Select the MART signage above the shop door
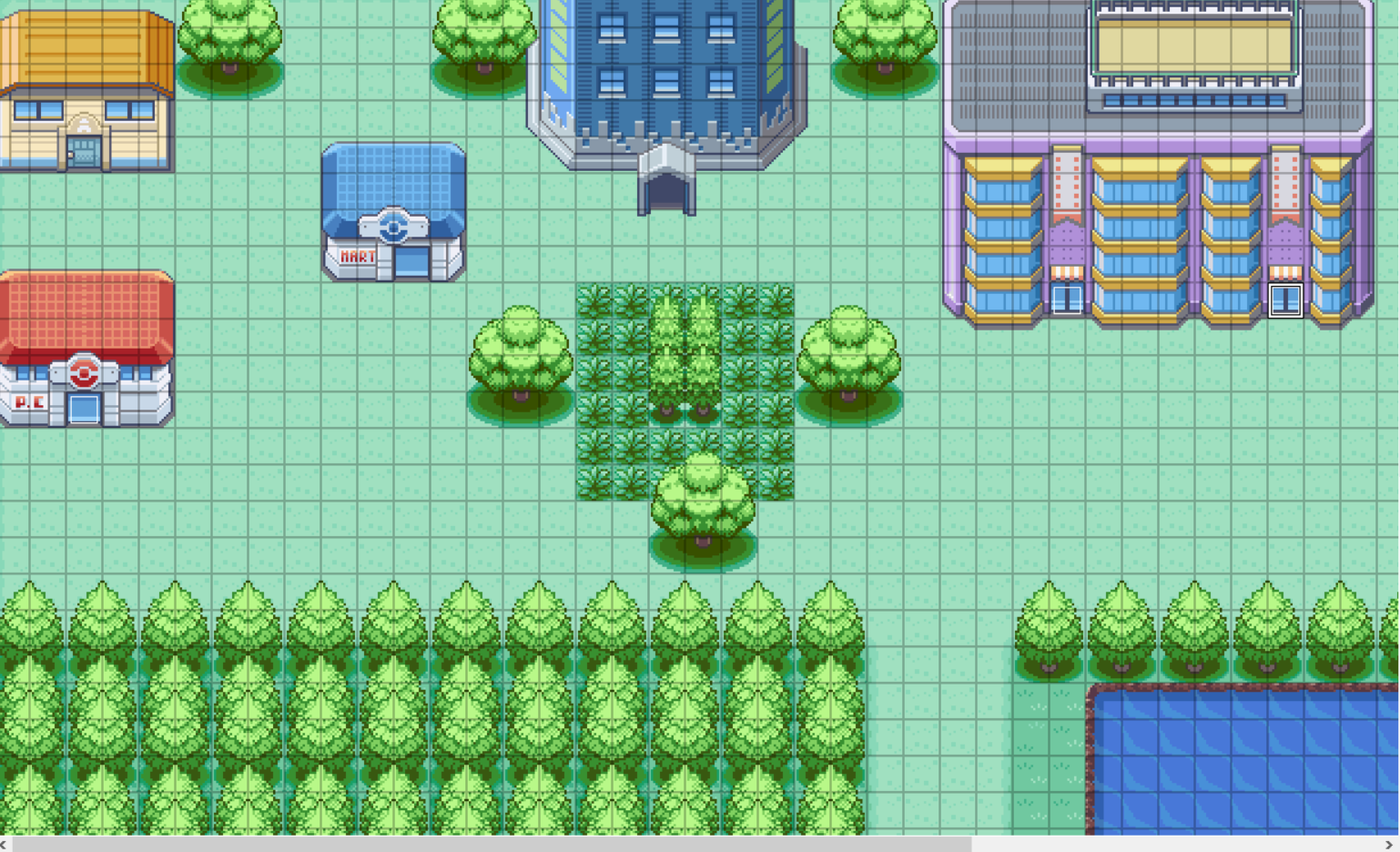1400x852 pixels. [359, 255]
